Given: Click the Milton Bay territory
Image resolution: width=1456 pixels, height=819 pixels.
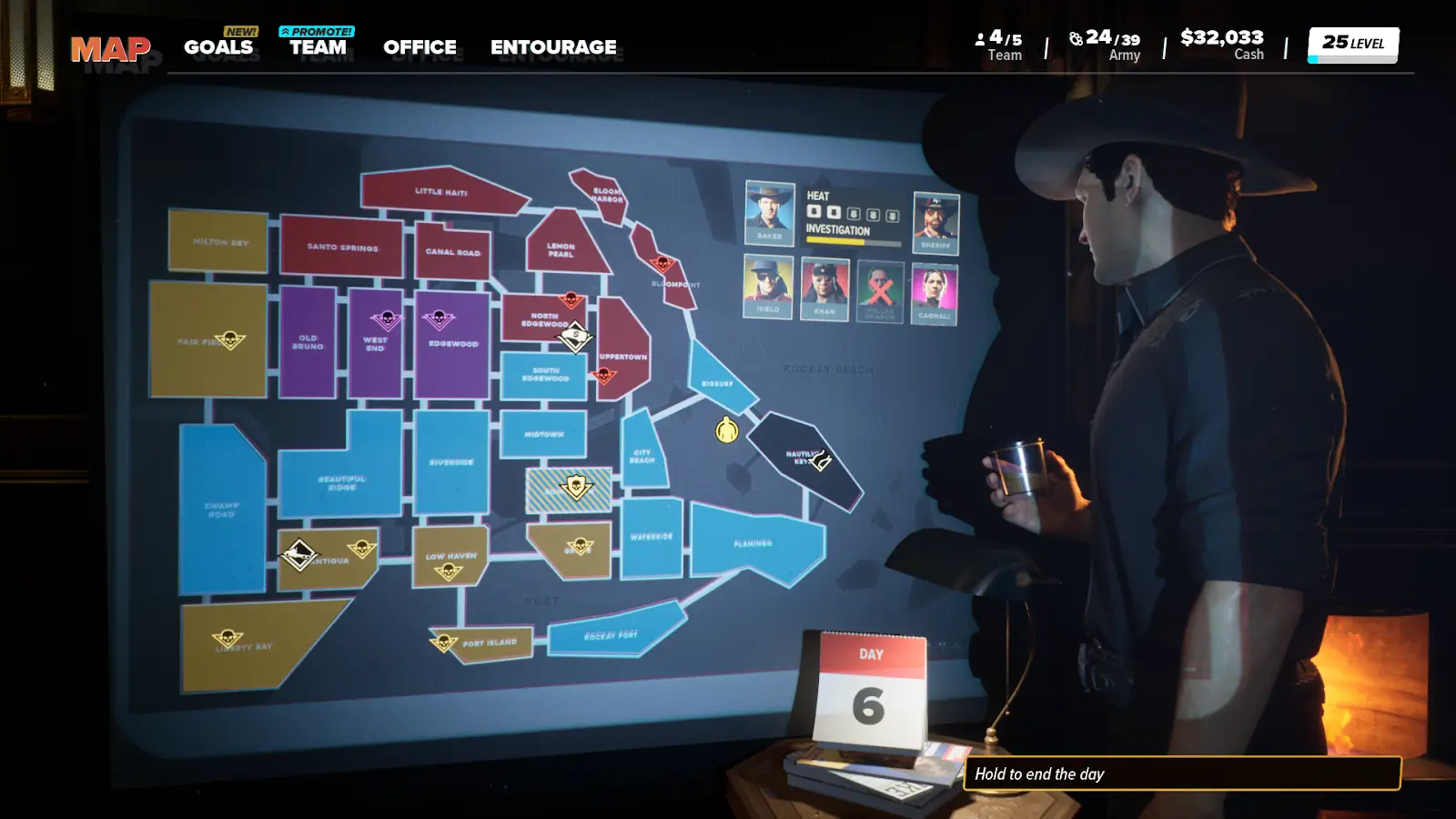Looking at the screenshot, I should pyautogui.click(x=218, y=242).
